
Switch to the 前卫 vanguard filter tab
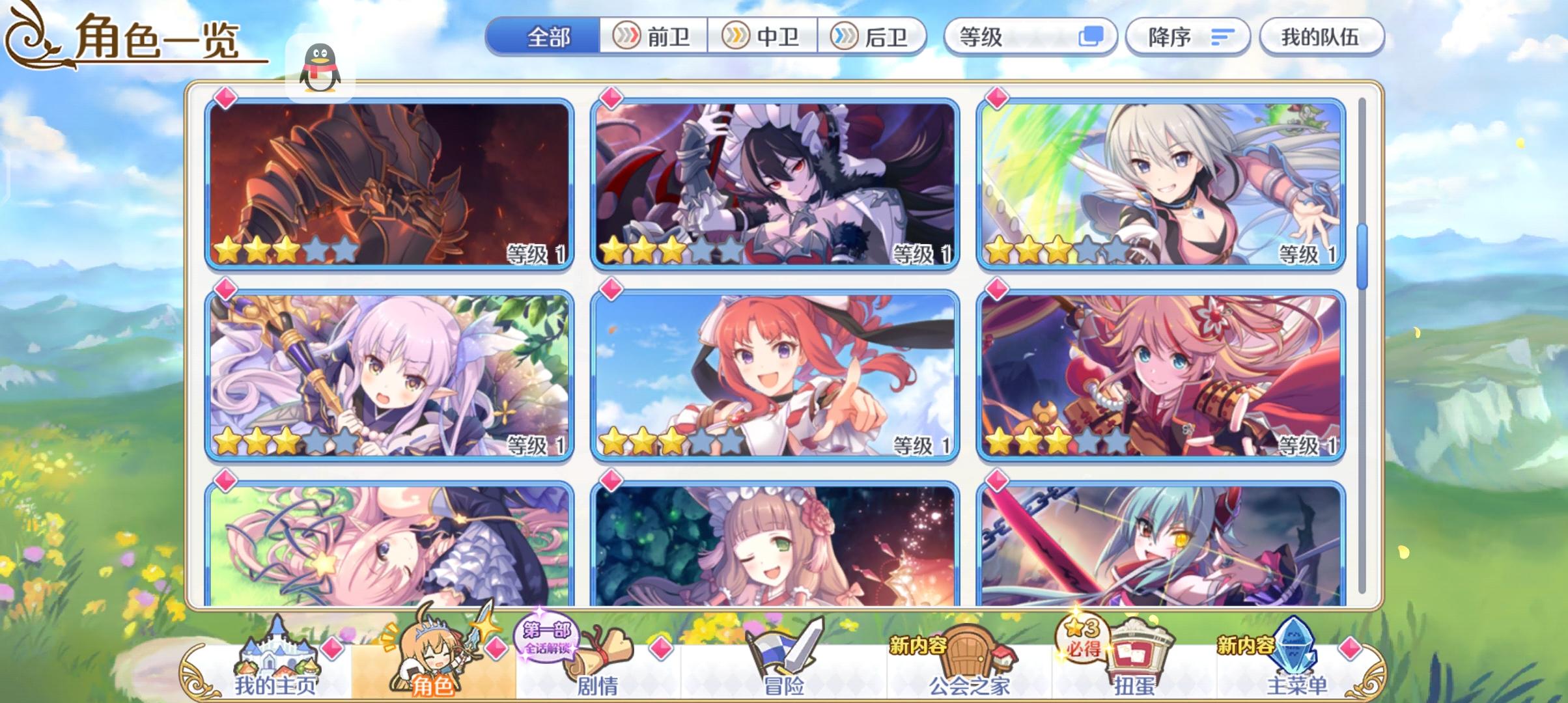652,37
